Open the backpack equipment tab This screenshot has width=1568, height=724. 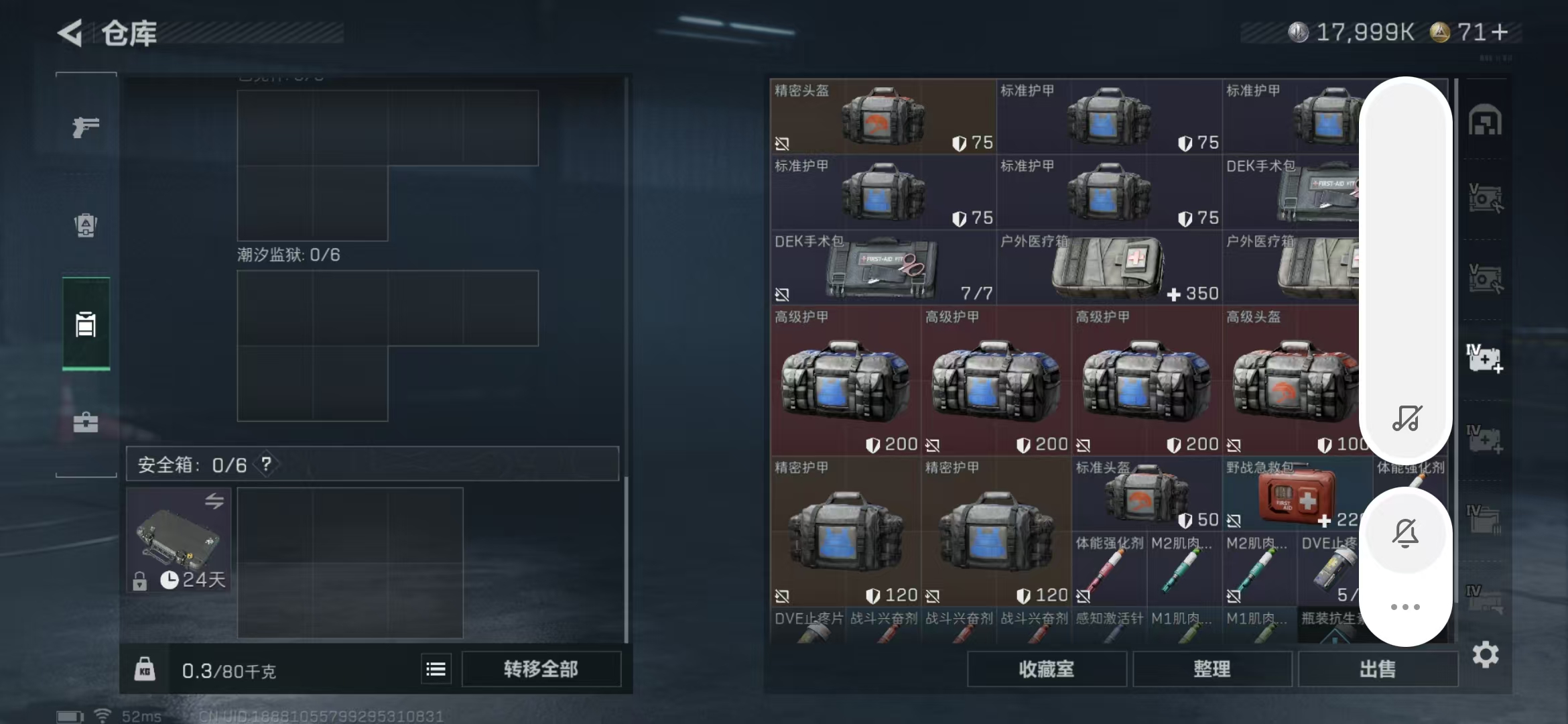coord(86,225)
